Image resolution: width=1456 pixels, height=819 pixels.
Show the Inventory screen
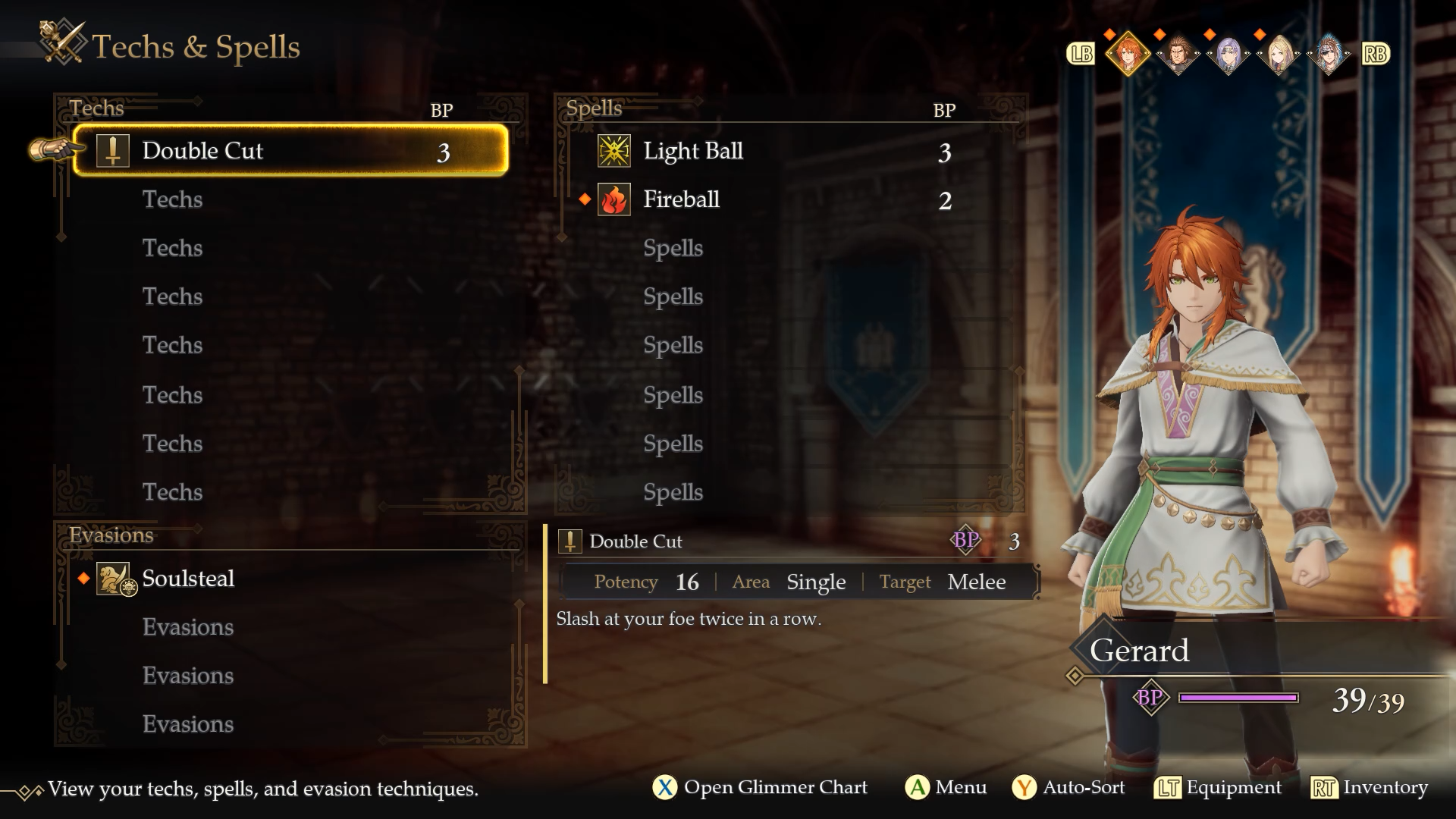(x=1370, y=788)
